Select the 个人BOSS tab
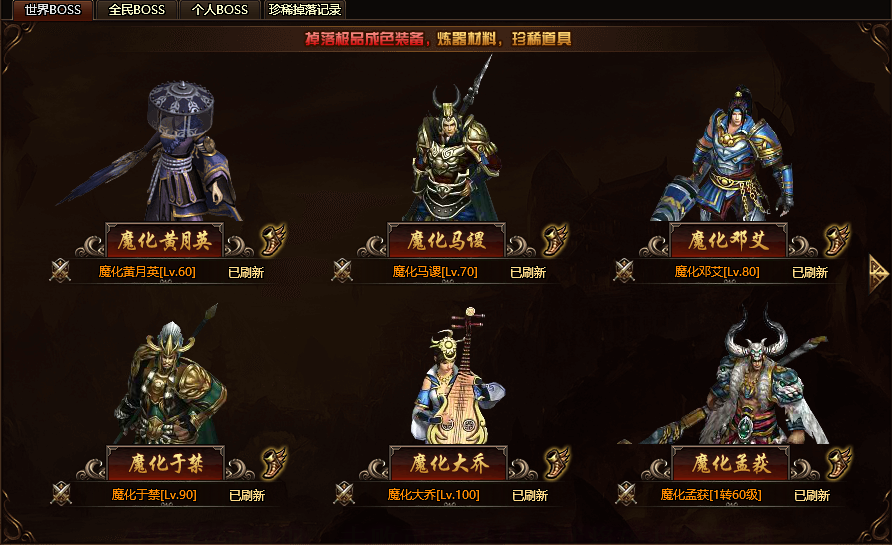This screenshot has width=892, height=545. click(x=220, y=10)
